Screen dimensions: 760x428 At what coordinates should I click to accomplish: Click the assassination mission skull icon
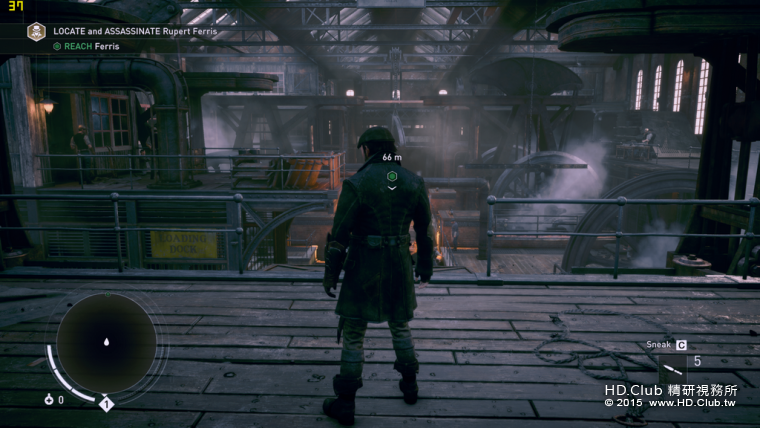click(x=36, y=32)
